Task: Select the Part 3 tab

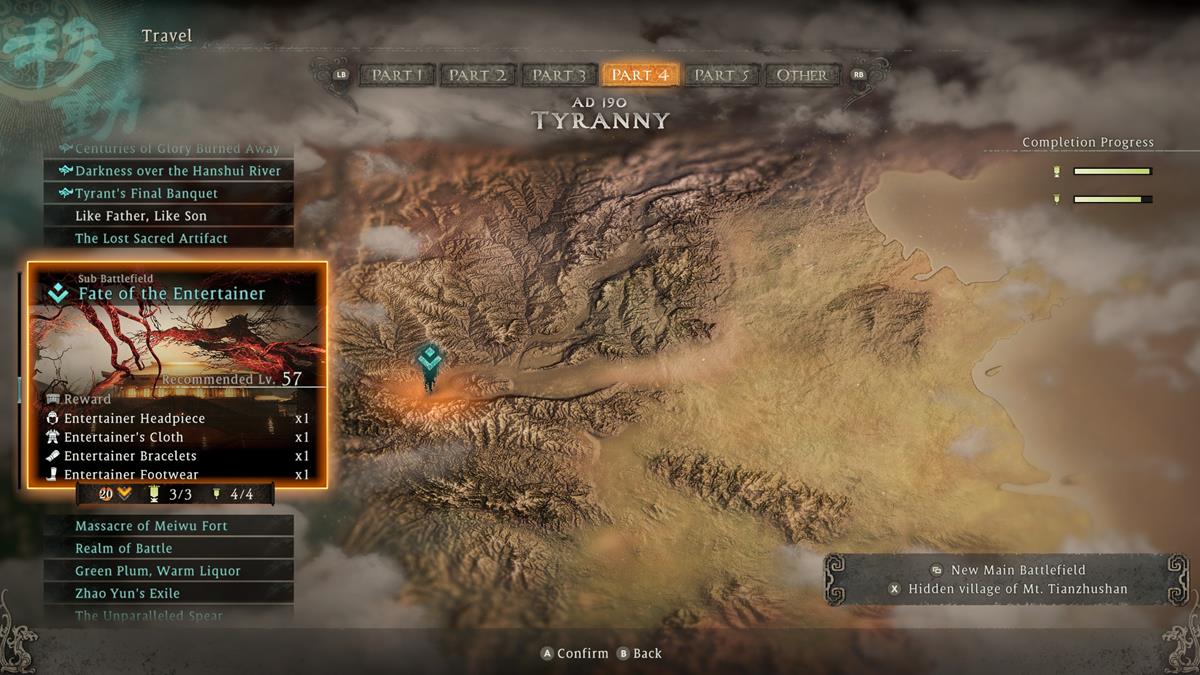Action: click(x=559, y=75)
